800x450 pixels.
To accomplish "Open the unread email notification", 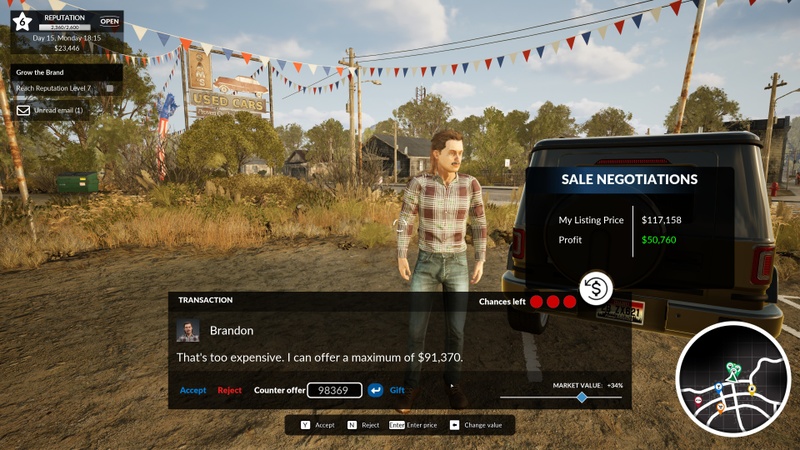I will click(x=50, y=110).
